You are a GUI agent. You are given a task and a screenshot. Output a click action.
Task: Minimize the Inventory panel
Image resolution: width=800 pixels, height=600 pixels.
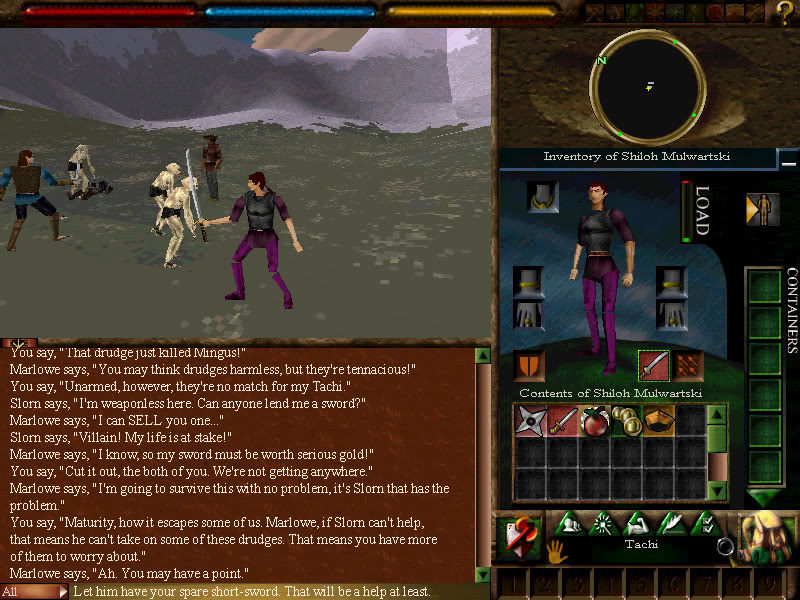pos(789,159)
